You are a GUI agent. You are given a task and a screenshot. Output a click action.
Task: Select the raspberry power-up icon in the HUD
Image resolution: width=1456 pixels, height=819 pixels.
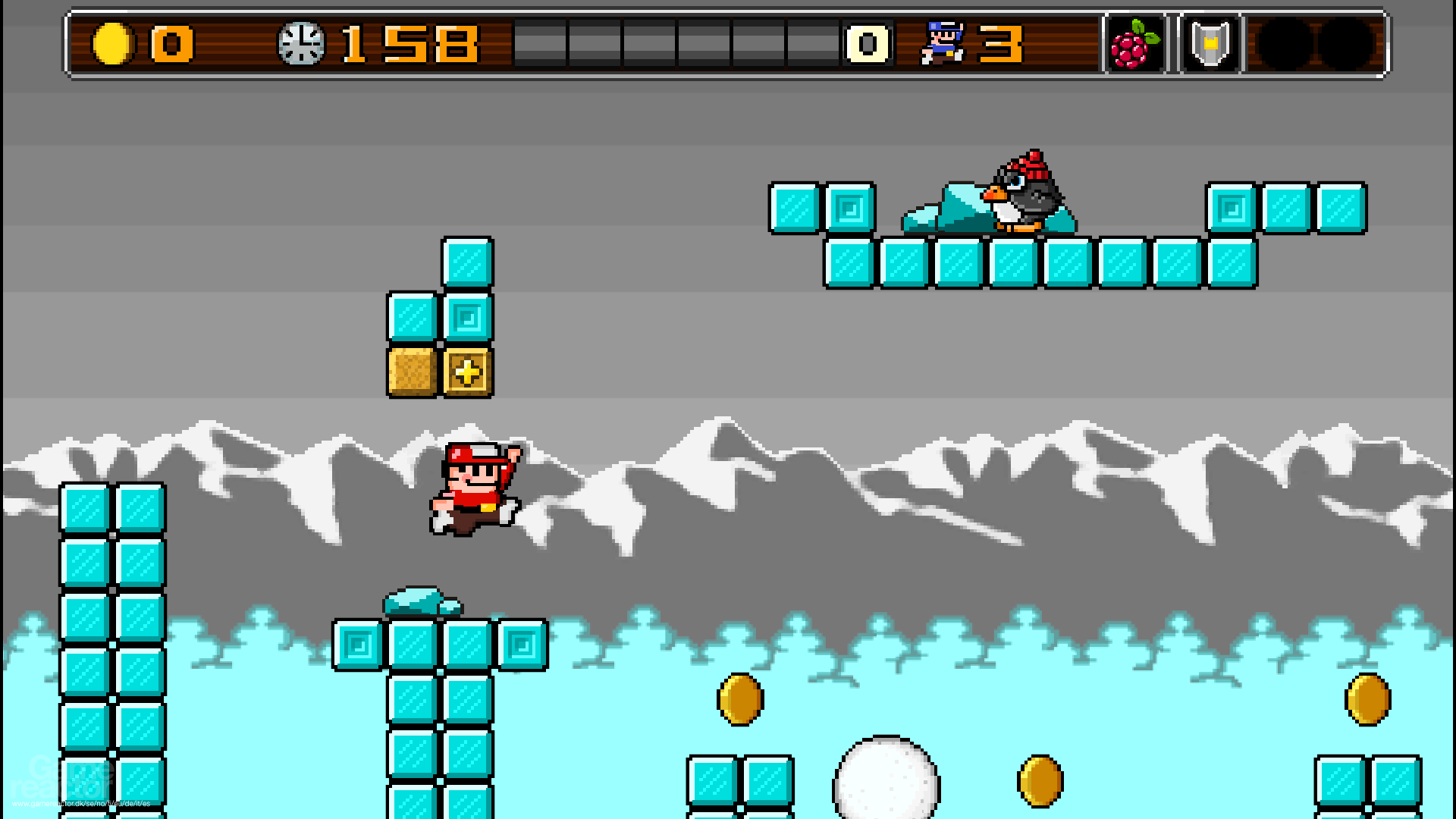point(1133,45)
